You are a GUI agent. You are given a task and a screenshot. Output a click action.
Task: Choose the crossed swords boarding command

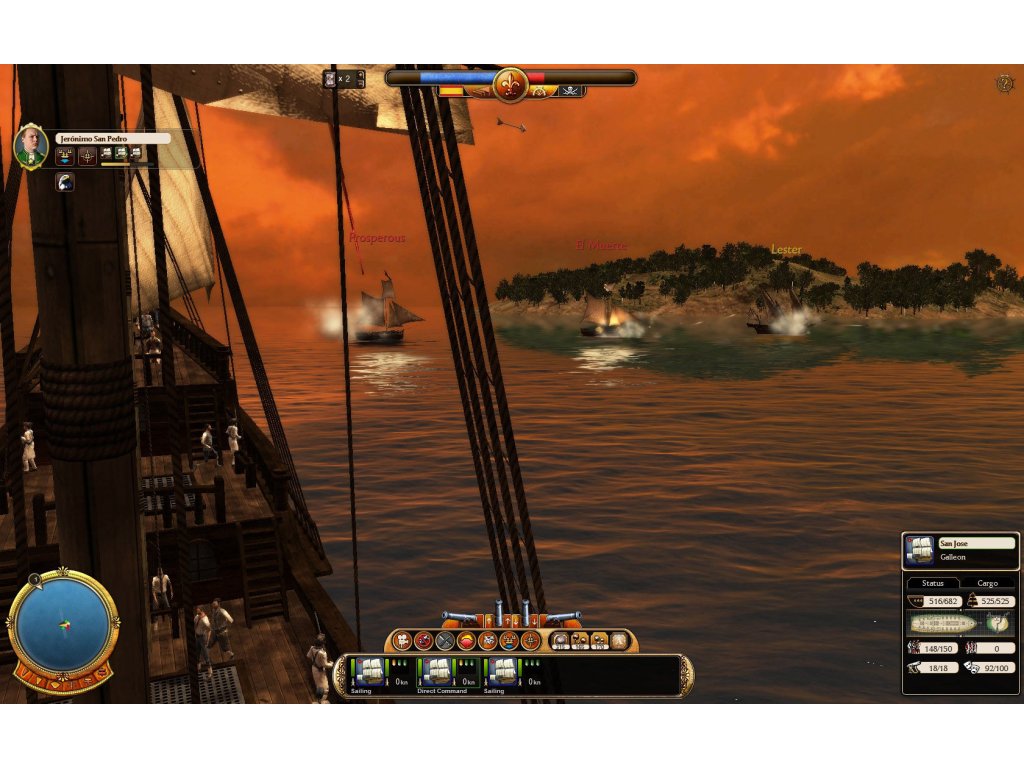[445, 641]
